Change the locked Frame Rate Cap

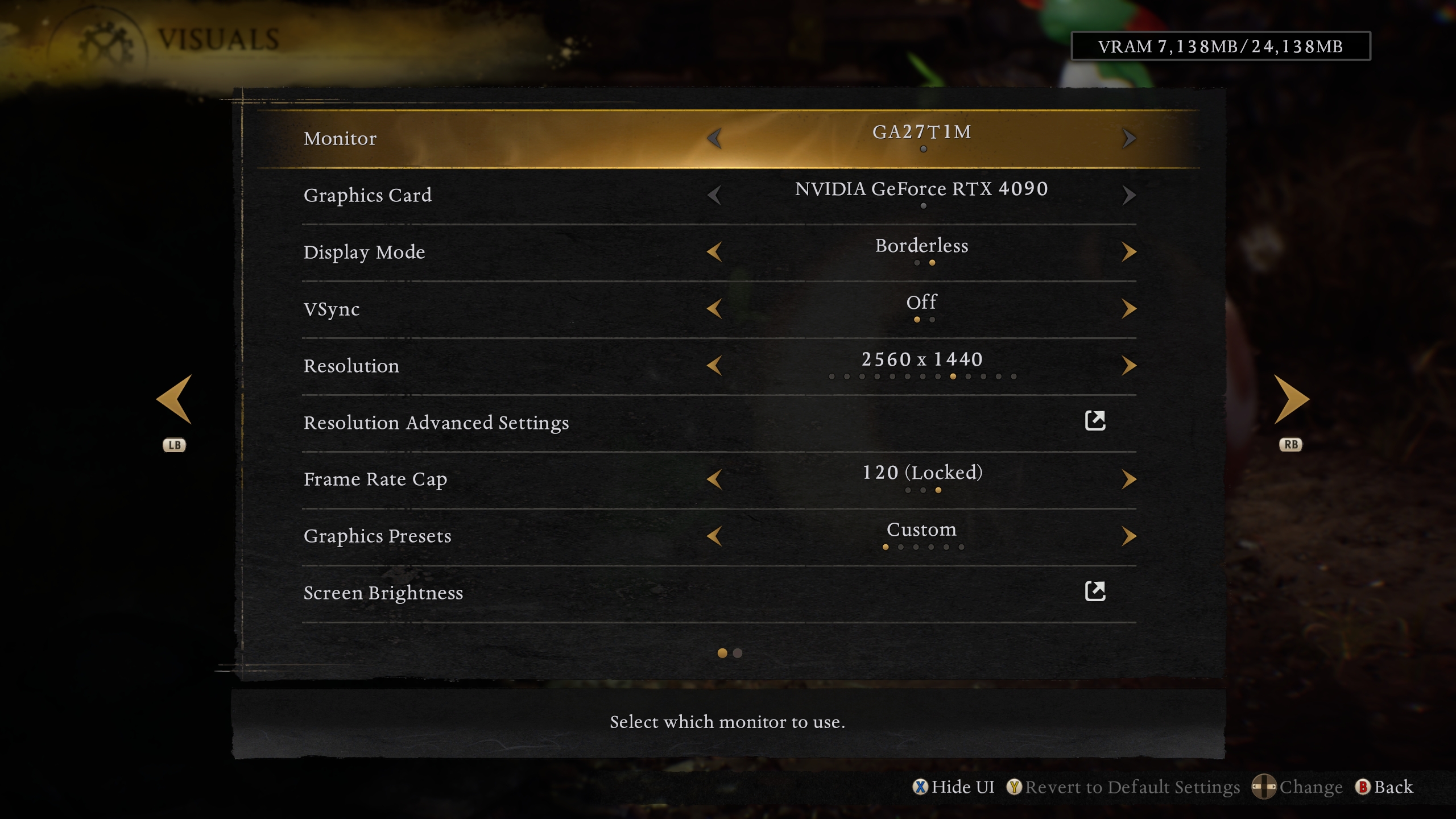1129,478
